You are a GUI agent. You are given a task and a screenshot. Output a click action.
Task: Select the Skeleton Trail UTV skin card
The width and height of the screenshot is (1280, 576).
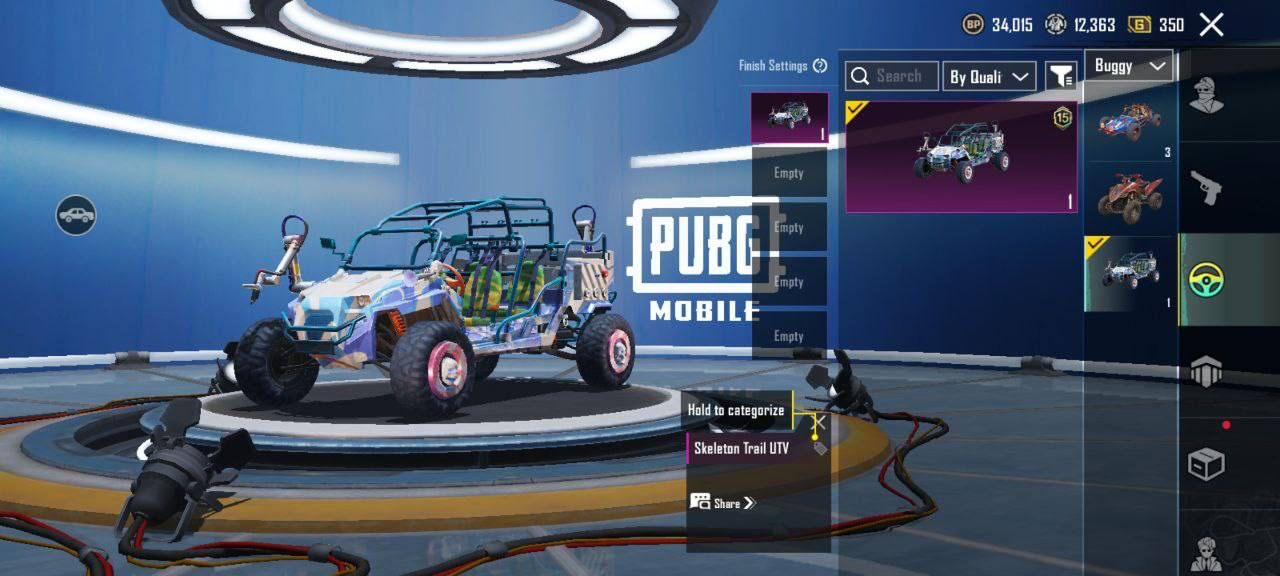coord(961,156)
